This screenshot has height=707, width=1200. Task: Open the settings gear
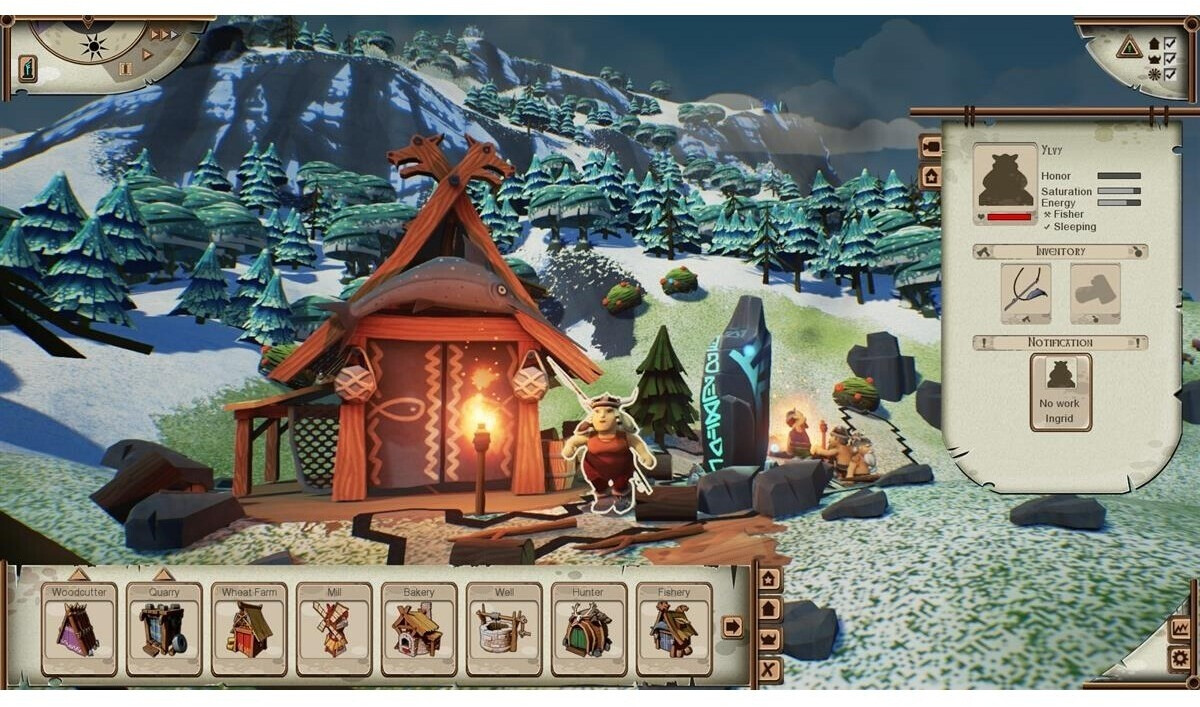point(1180,658)
